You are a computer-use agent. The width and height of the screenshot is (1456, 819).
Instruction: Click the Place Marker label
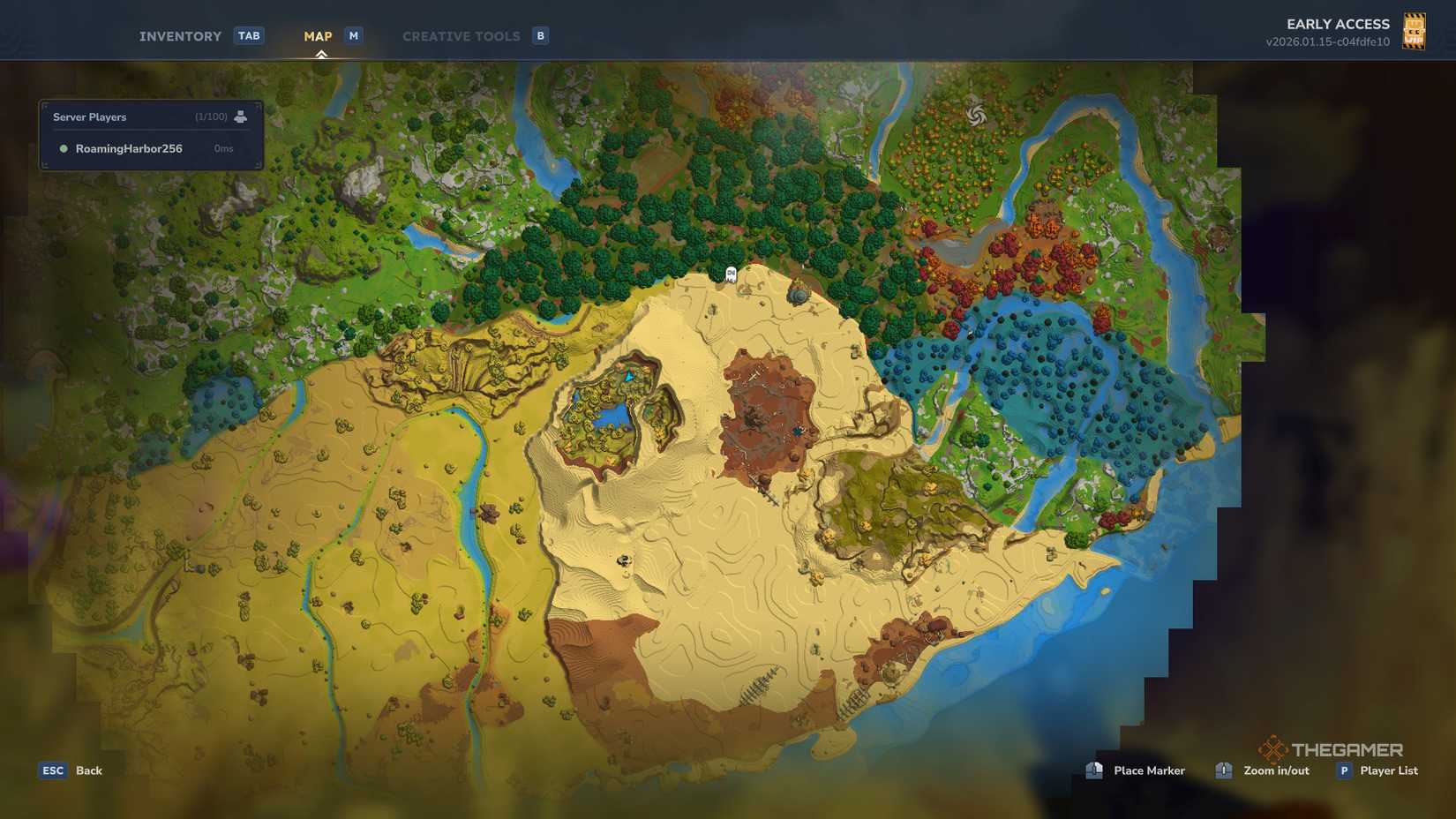[x=1148, y=770]
